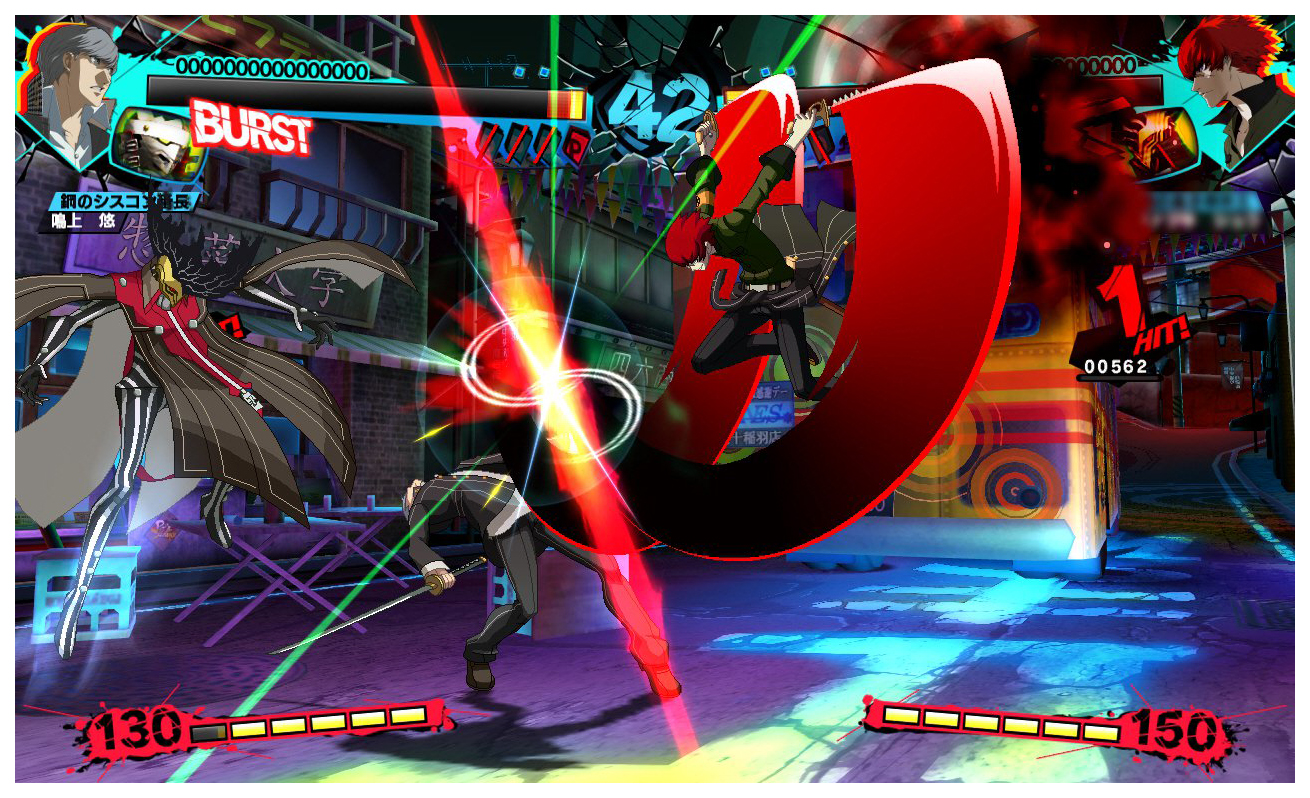Image resolution: width=1310 pixels, height=798 pixels.
Task: Activate the BURST indicator
Action: (x=251, y=126)
